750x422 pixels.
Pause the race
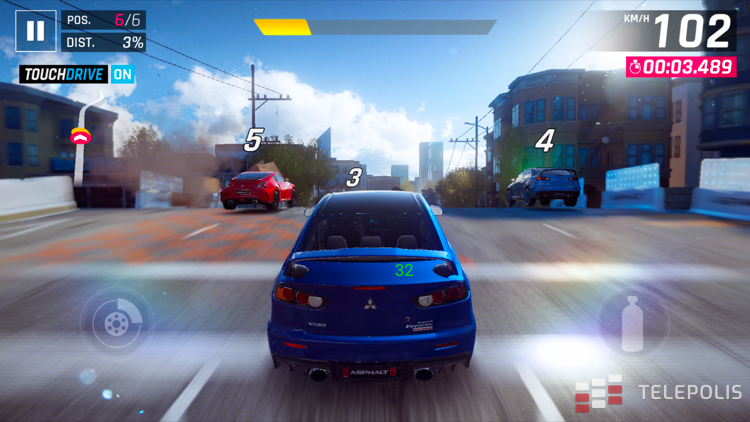(35, 31)
